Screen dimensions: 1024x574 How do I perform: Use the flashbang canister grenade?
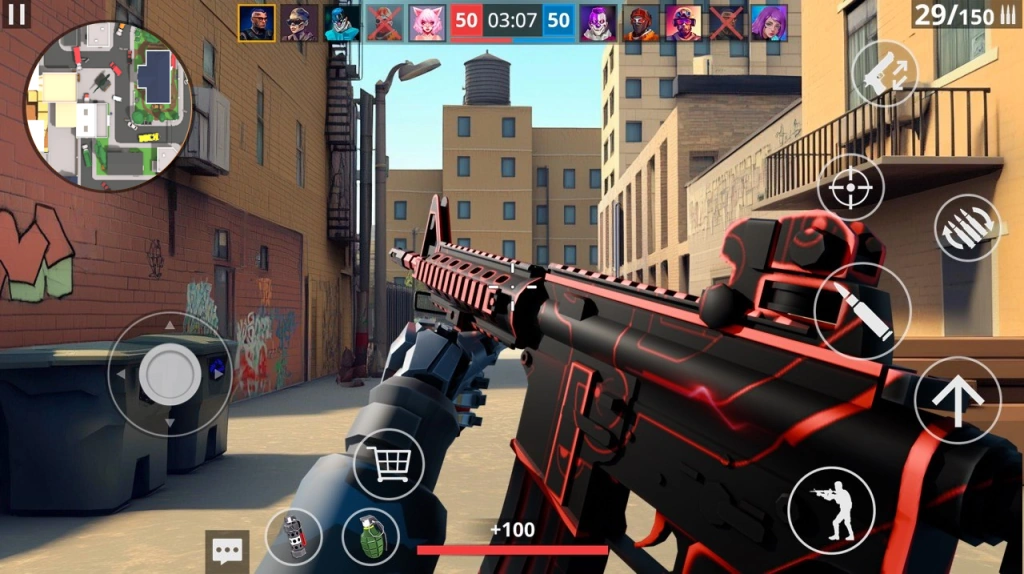293,537
